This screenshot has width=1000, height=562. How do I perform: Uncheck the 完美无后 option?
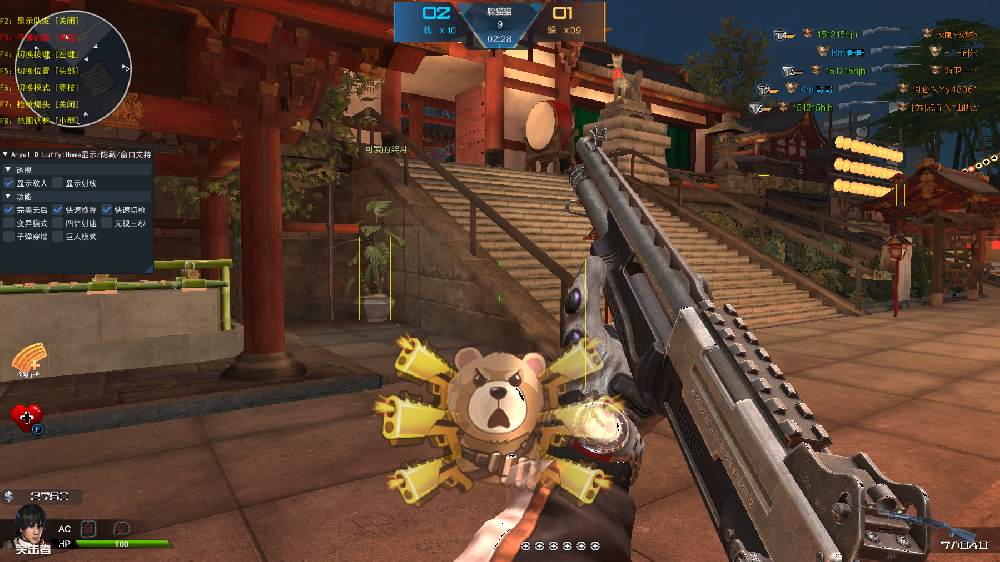pyautogui.click(x=9, y=210)
